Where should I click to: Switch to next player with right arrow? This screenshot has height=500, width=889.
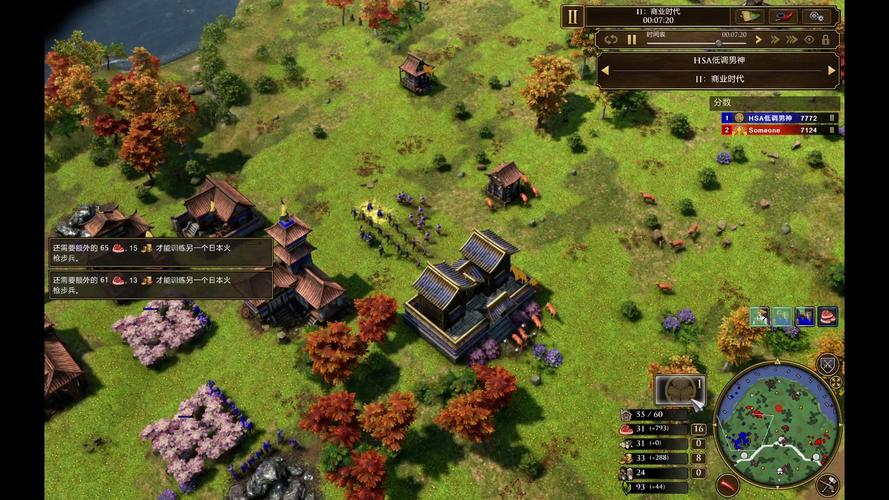pos(831,70)
